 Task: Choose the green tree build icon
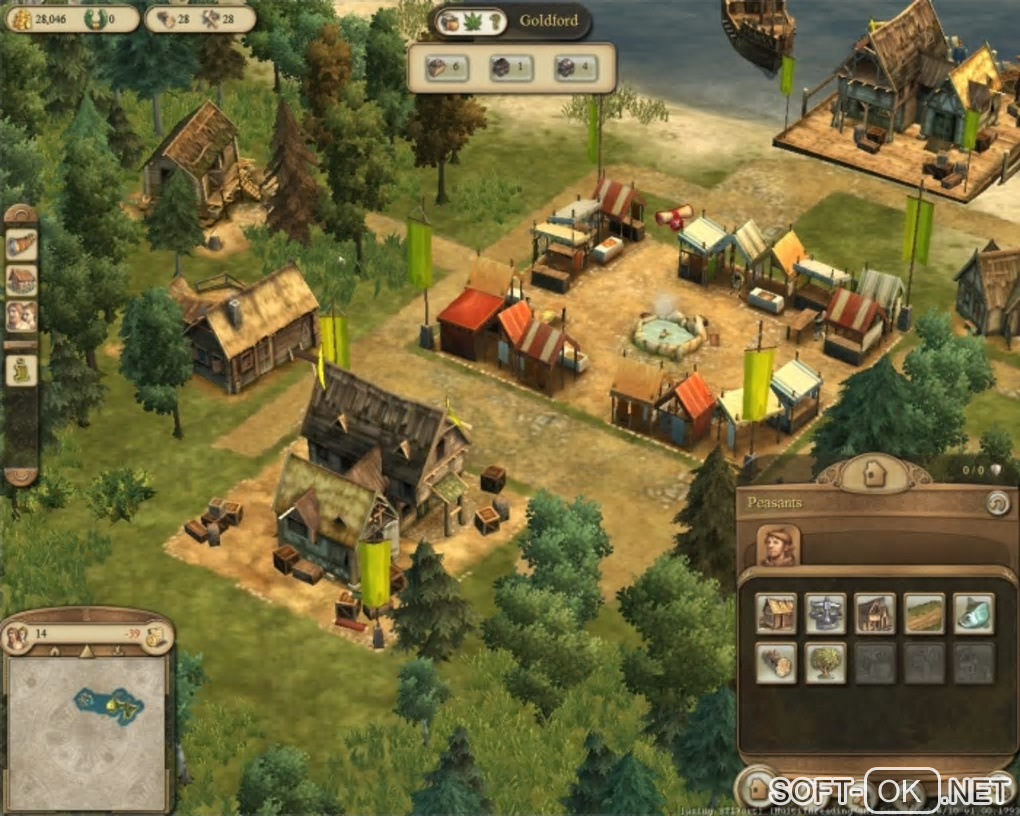pos(825,663)
